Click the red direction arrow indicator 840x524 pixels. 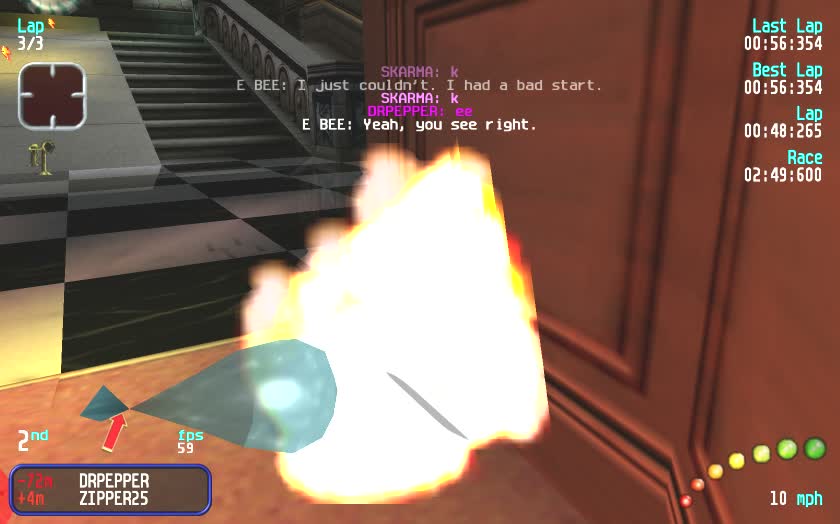click(115, 432)
